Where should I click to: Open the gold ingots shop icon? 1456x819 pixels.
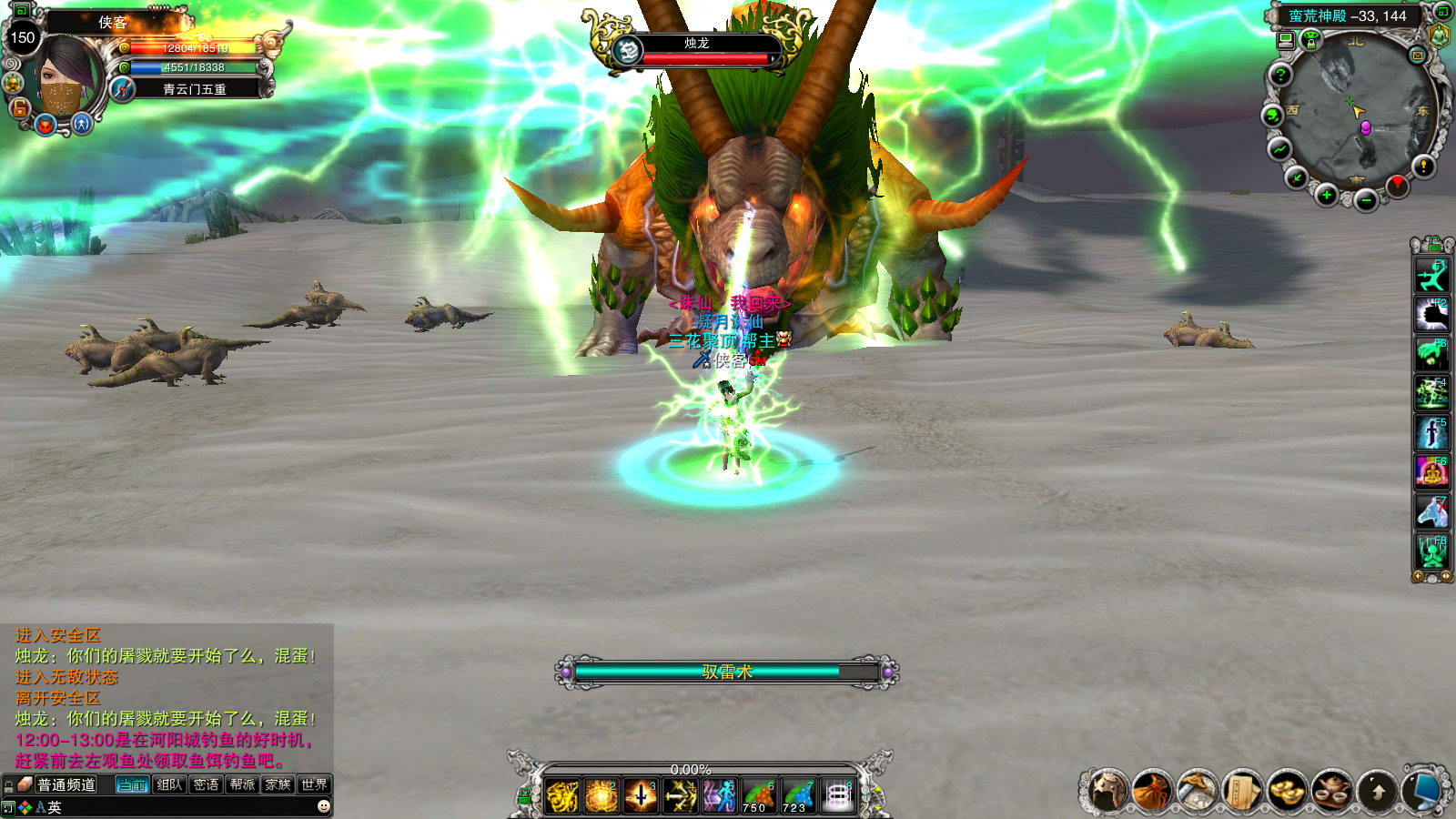pyautogui.click(x=1287, y=791)
